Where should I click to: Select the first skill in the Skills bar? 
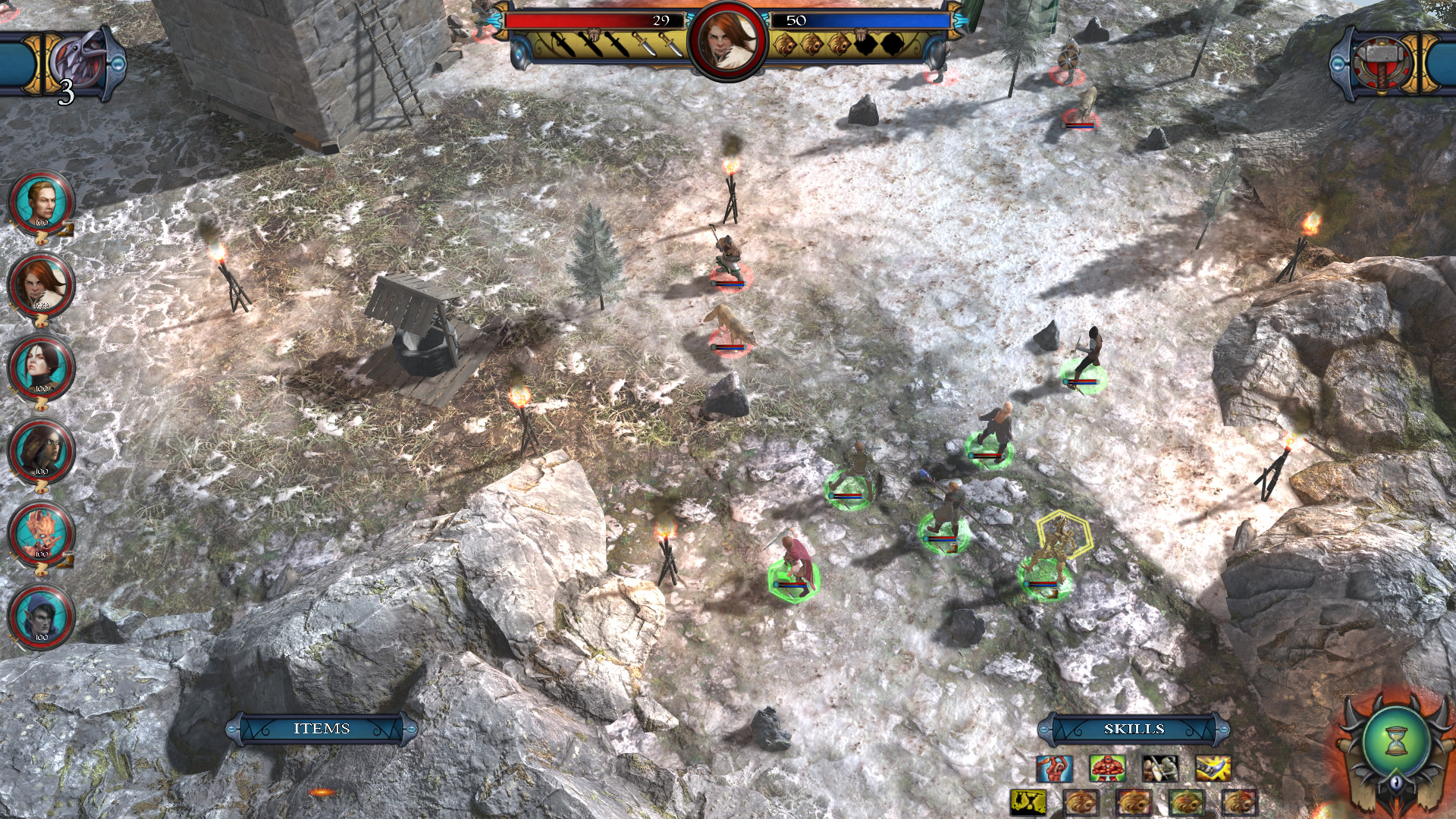click(1055, 767)
